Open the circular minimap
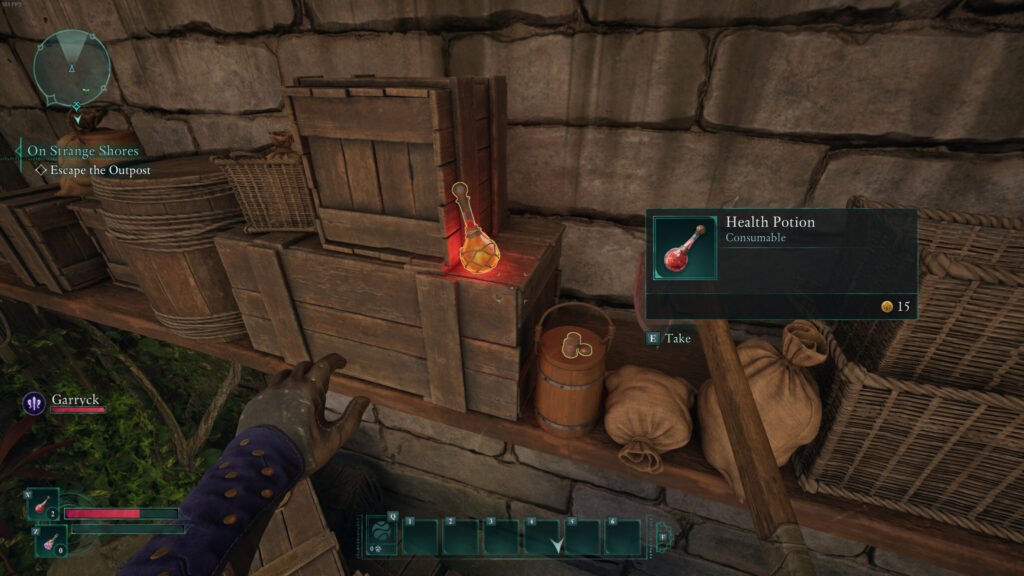The height and width of the screenshot is (576, 1024). pyautogui.click(x=71, y=68)
